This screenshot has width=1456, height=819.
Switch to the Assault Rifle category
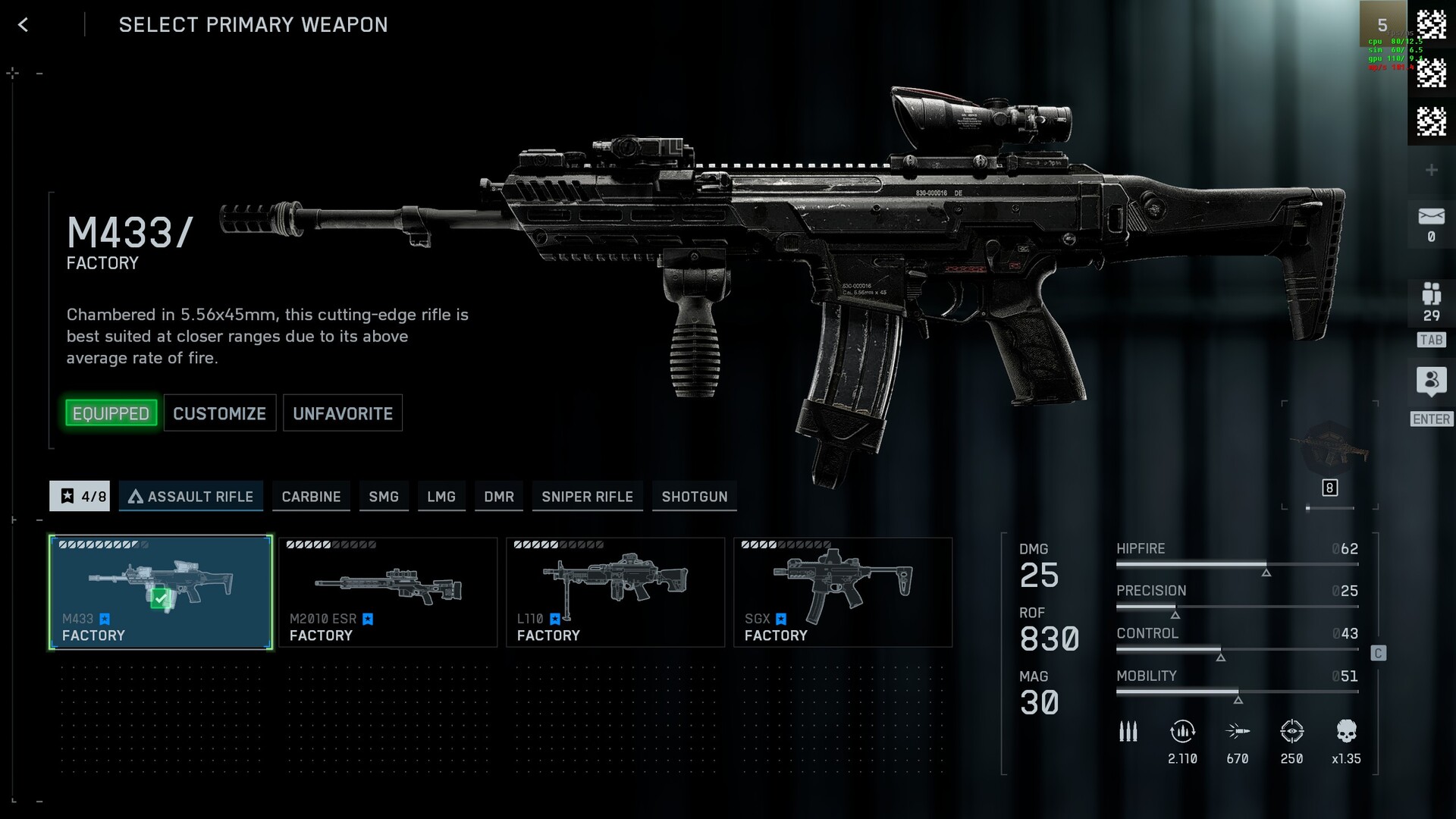pyautogui.click(x=191, y=496)
